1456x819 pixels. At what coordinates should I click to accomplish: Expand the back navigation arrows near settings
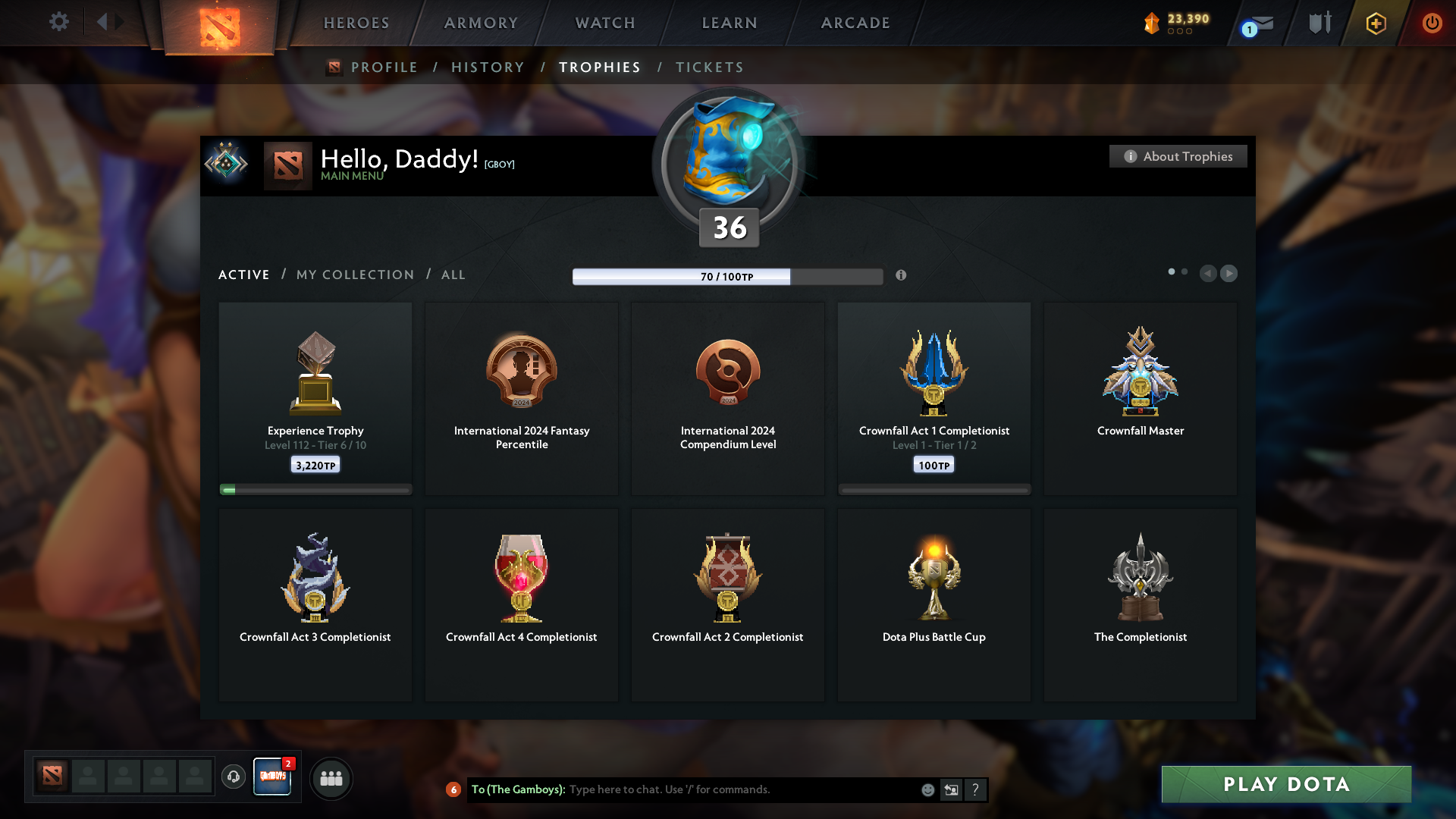point(108,22)
